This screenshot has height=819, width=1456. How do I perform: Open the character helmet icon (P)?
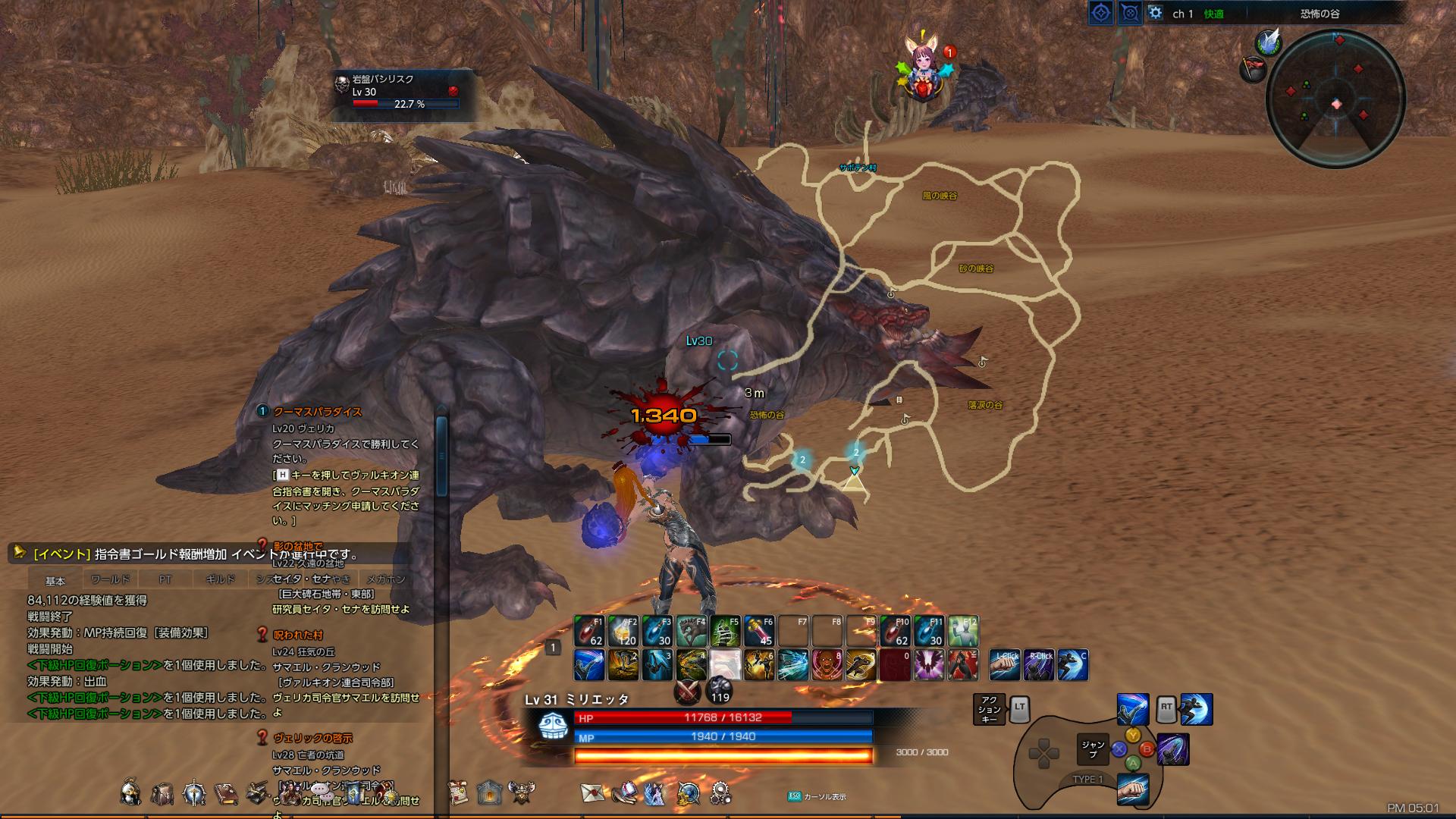click(x=130, y=794)
